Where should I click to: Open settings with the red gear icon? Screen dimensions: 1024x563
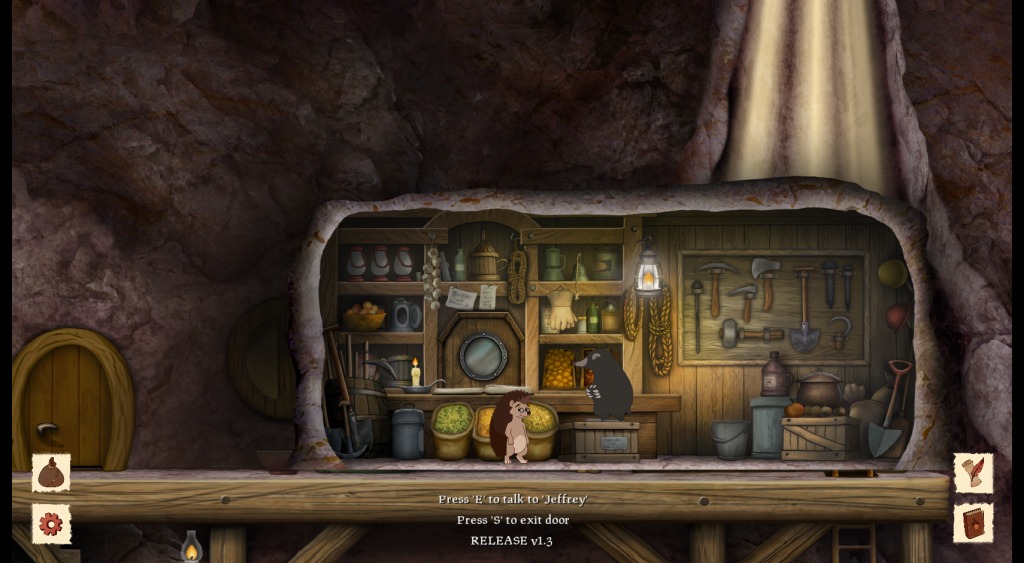[51, 523]
